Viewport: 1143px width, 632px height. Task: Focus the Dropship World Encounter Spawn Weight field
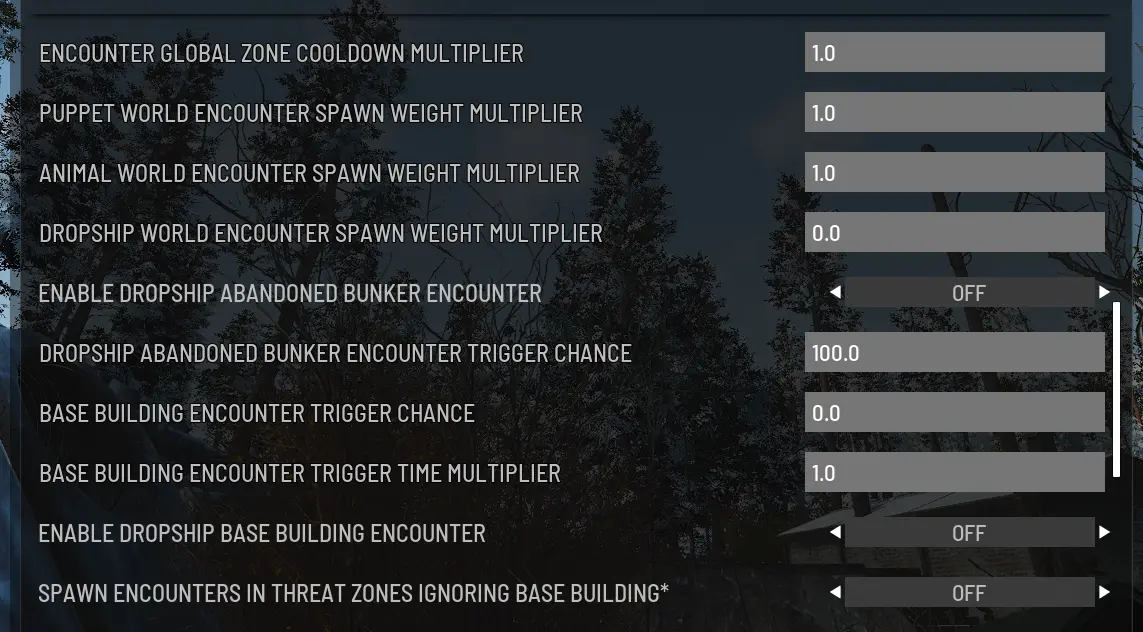[x=954, y=233]
